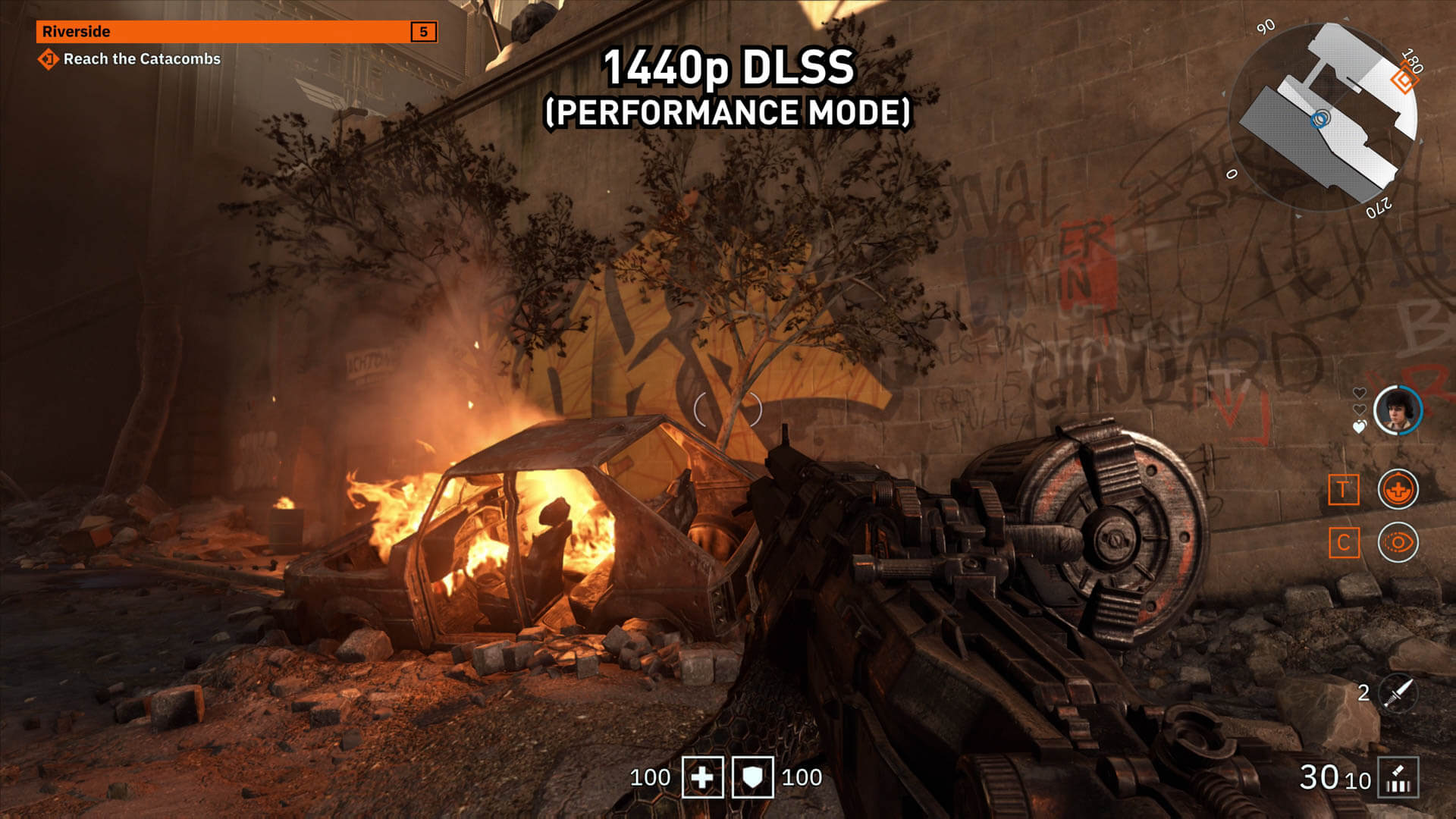1456x819 pixels.
Task: Click the orange objective marker on the minimap
Action: [x=1405, y=80]
